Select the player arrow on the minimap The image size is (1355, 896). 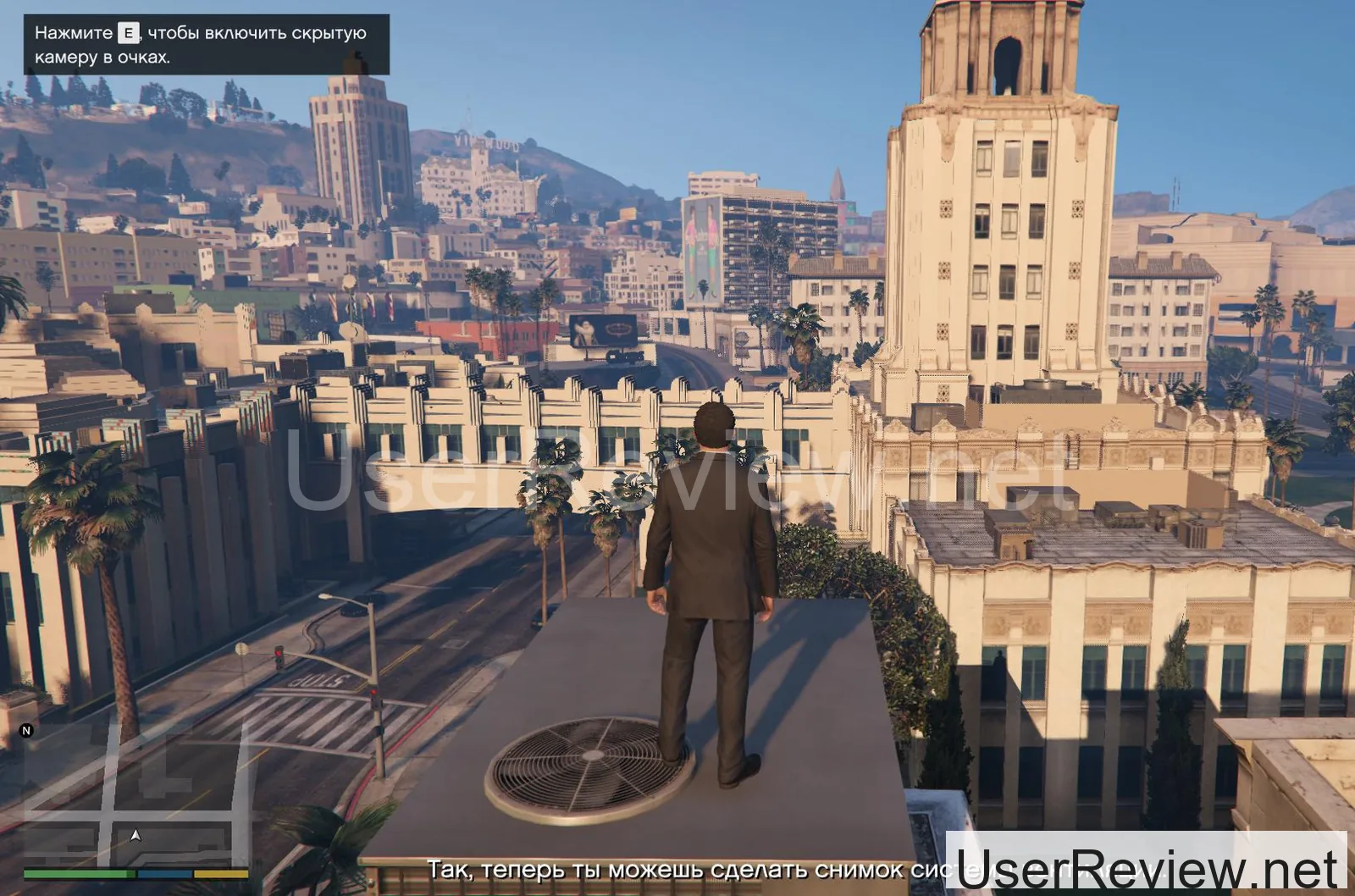tap(135, 836)
